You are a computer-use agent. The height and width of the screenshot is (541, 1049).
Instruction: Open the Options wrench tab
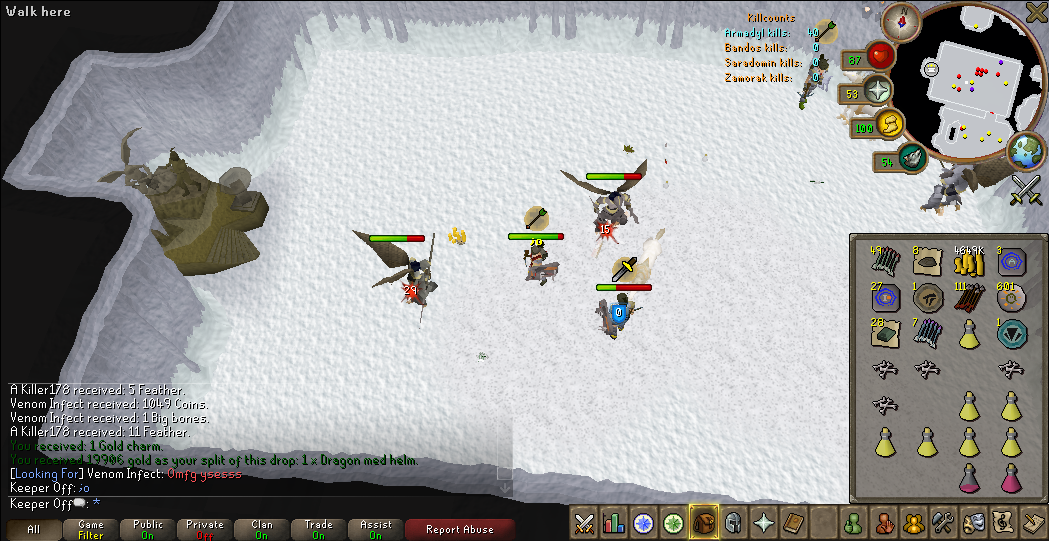(x=942, y=522)
